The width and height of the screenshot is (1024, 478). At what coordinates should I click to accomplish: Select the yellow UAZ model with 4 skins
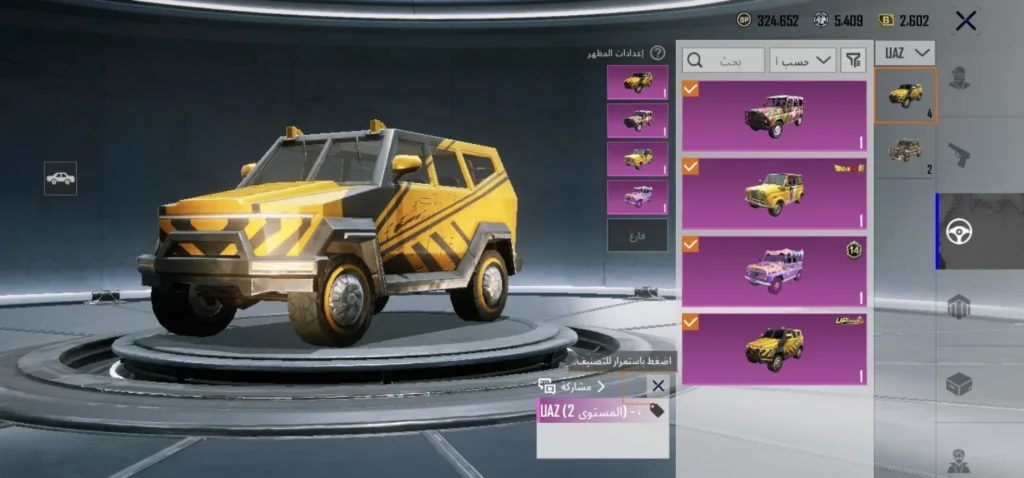point(905,96)
